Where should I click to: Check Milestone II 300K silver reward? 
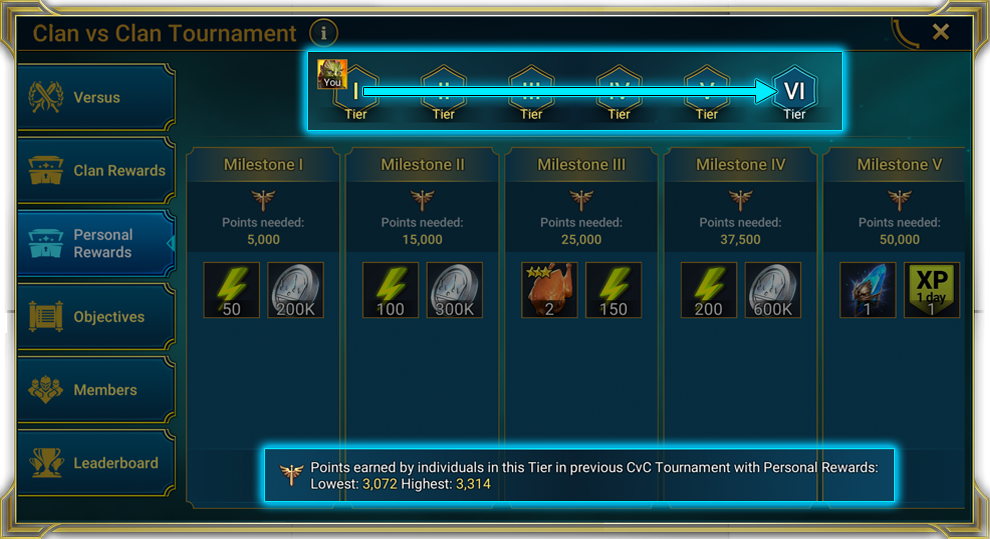pyautogui.click(x=454, y=290)
